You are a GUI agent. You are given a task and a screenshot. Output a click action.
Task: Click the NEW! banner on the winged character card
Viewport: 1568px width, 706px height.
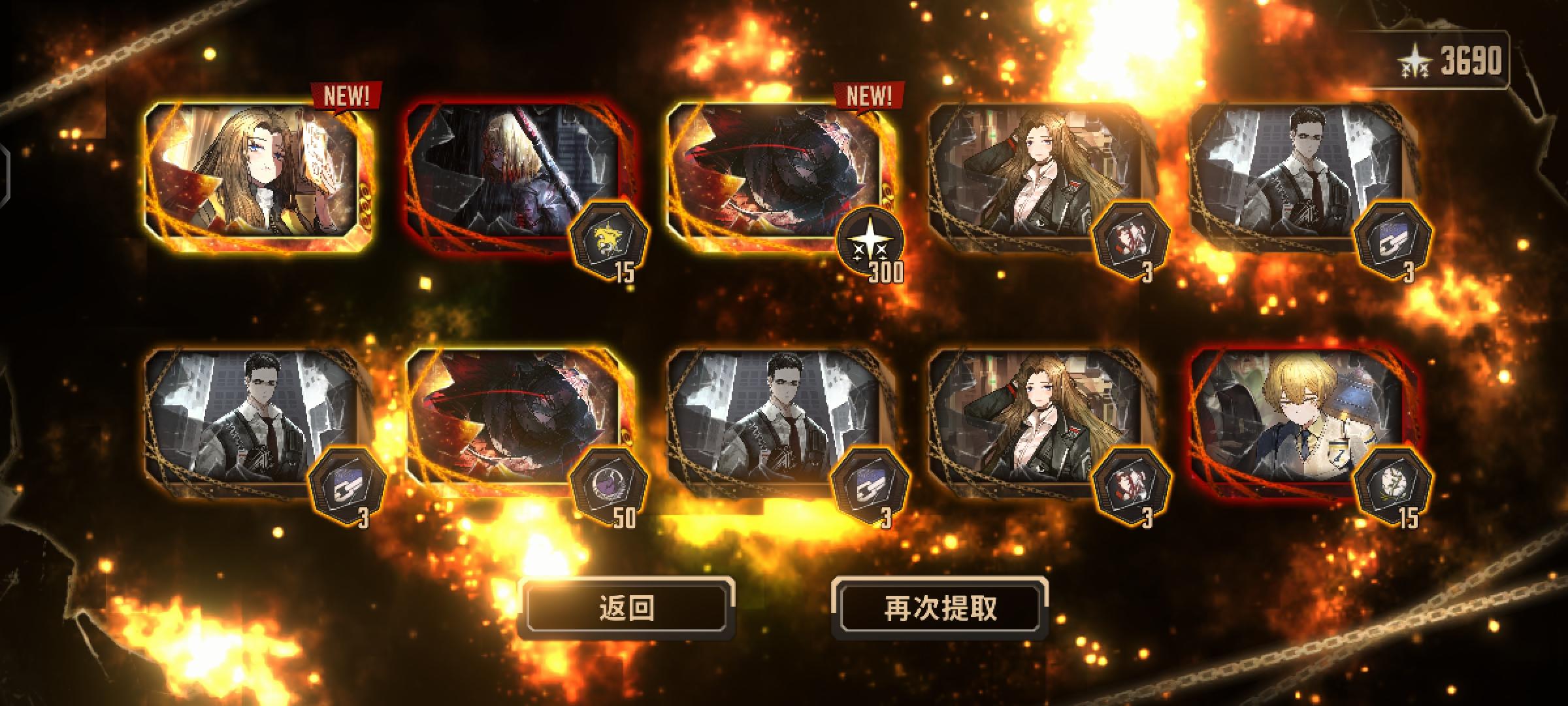tap(869, 96)
